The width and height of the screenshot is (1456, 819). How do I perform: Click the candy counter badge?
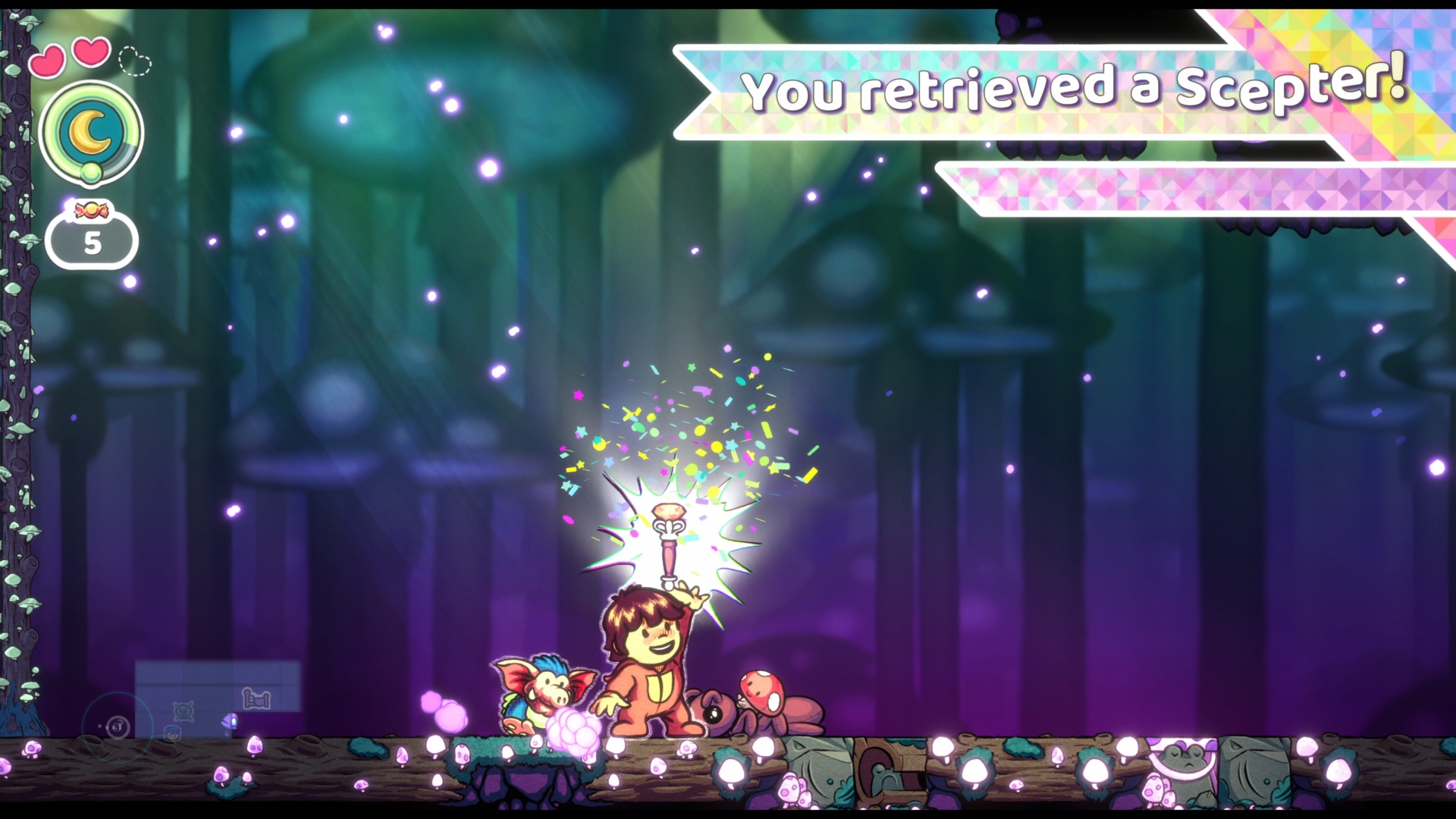click(x=92, y=237)
